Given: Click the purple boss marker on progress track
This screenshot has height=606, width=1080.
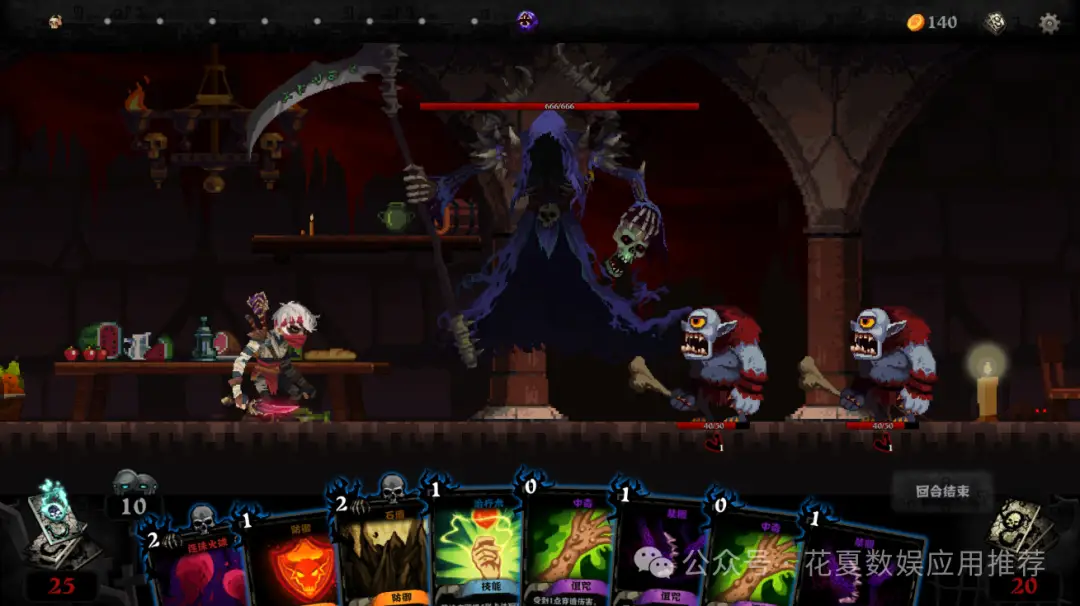Looking at the screenshot, I should click(527, 21).
